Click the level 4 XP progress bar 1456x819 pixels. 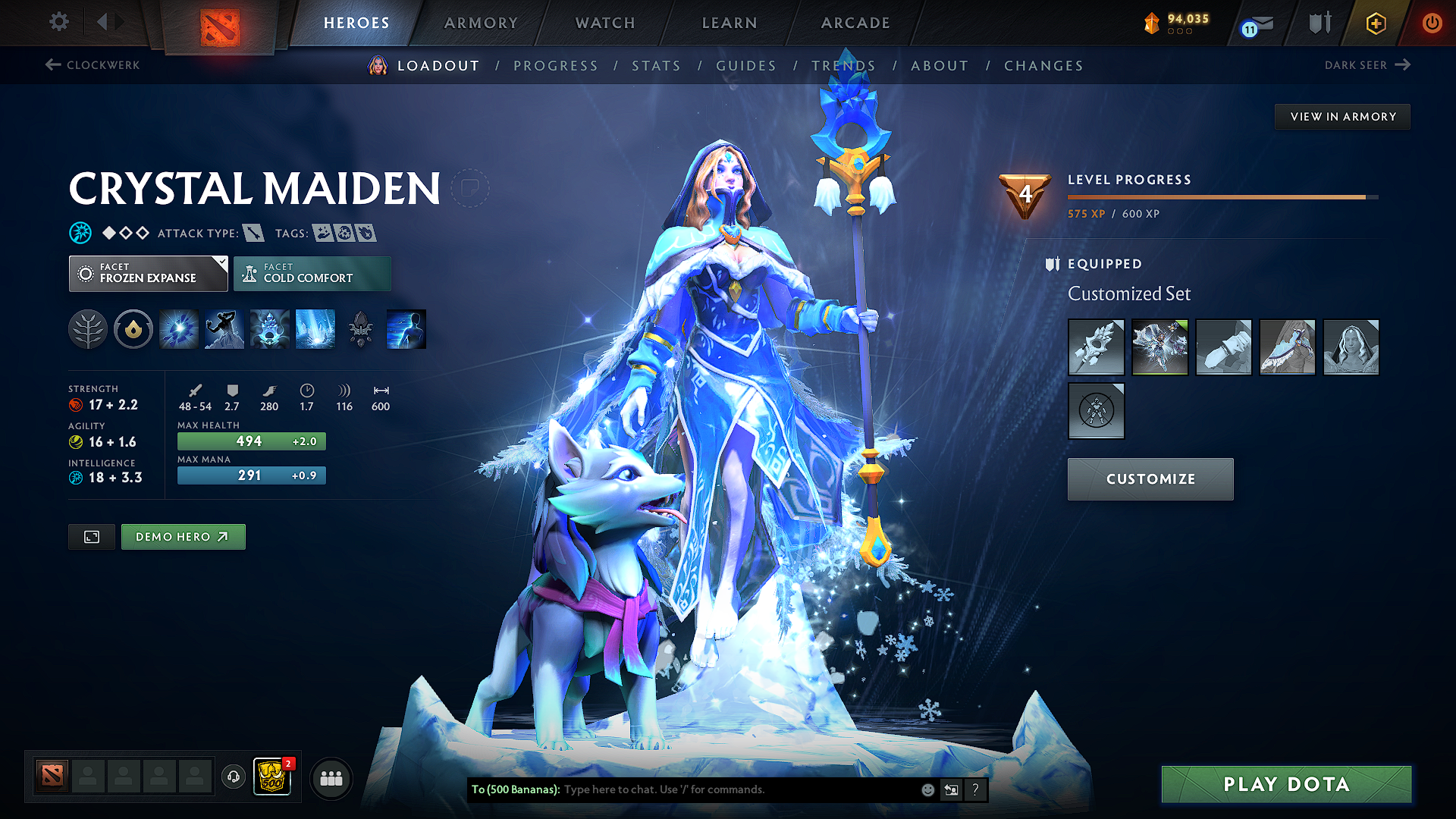[1221, 197]
